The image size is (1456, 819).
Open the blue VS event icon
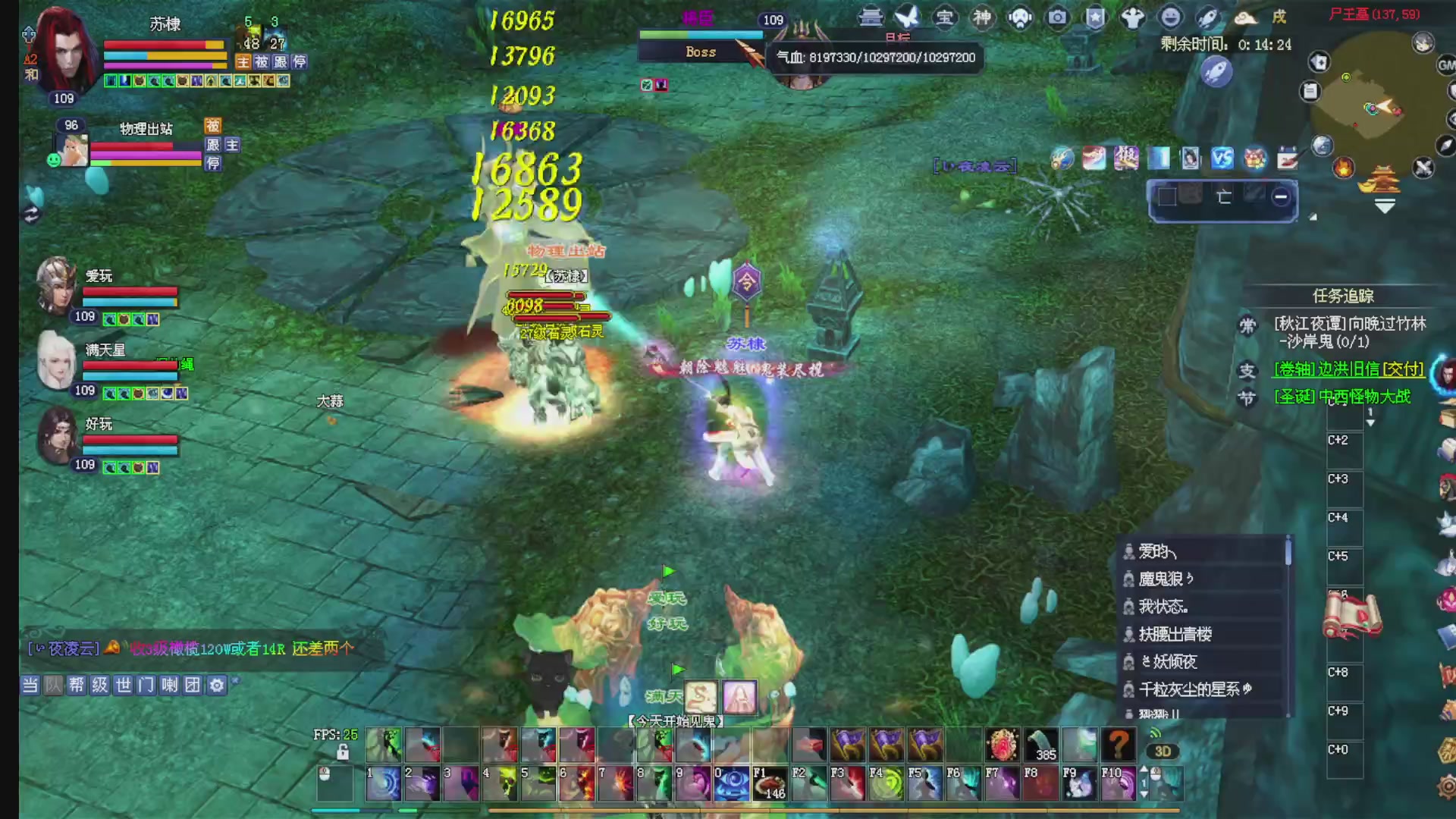click(1222, 158)
